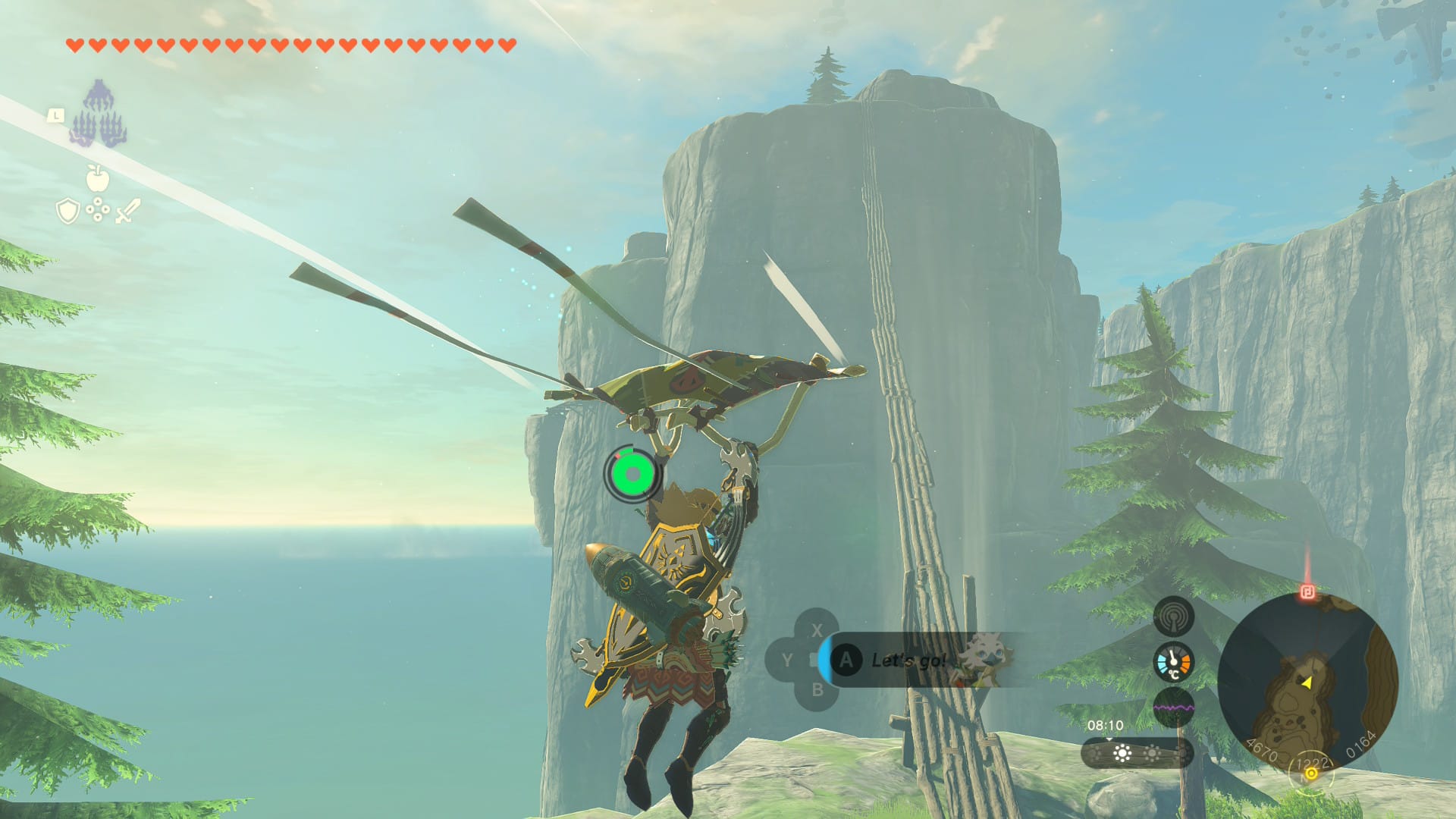Check the temperature gauge icon
Viewport: 1456px width, 819px height.
(x=1173, y=662)
